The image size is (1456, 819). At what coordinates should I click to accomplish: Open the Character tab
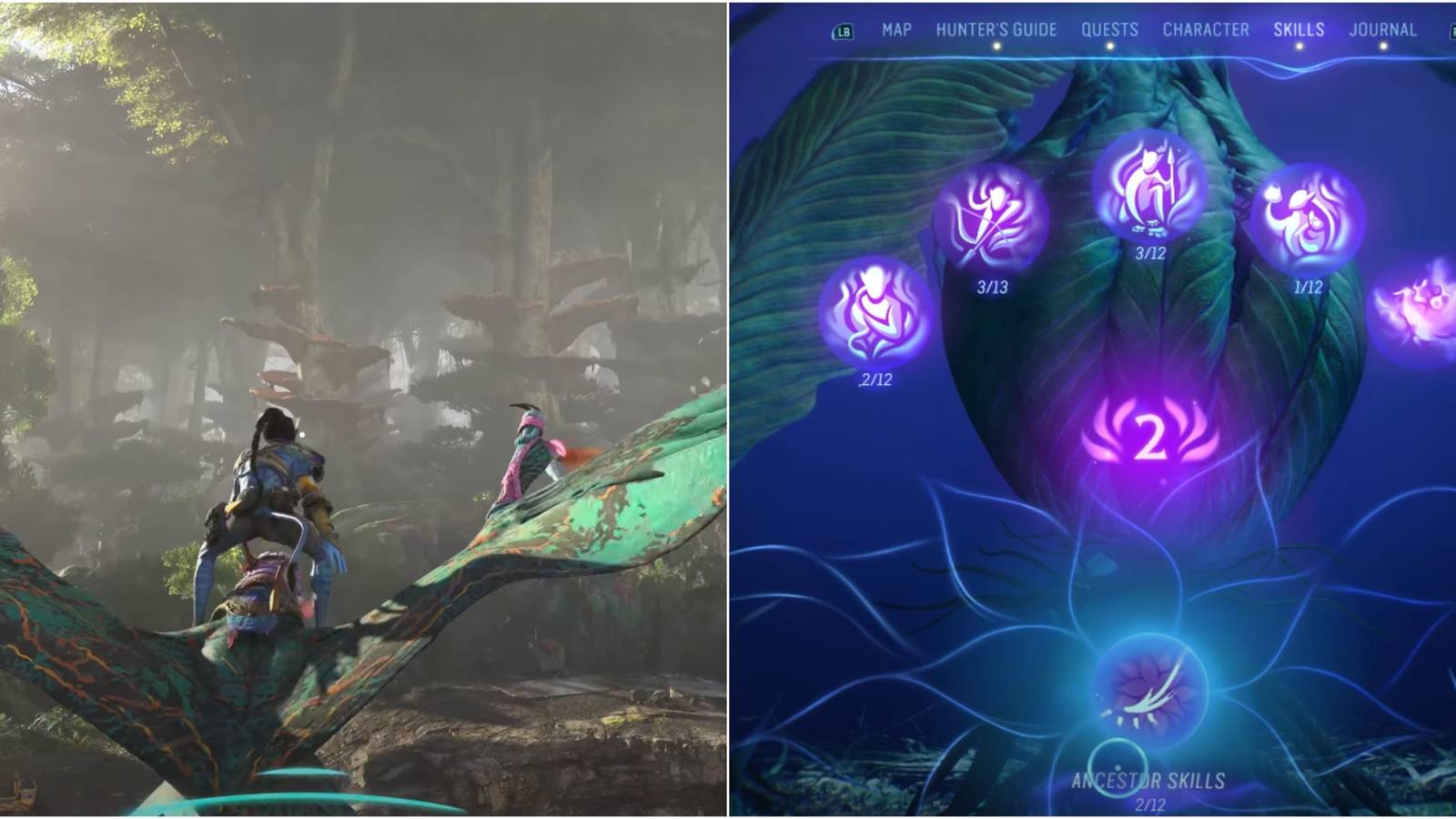coord(1206,28)
